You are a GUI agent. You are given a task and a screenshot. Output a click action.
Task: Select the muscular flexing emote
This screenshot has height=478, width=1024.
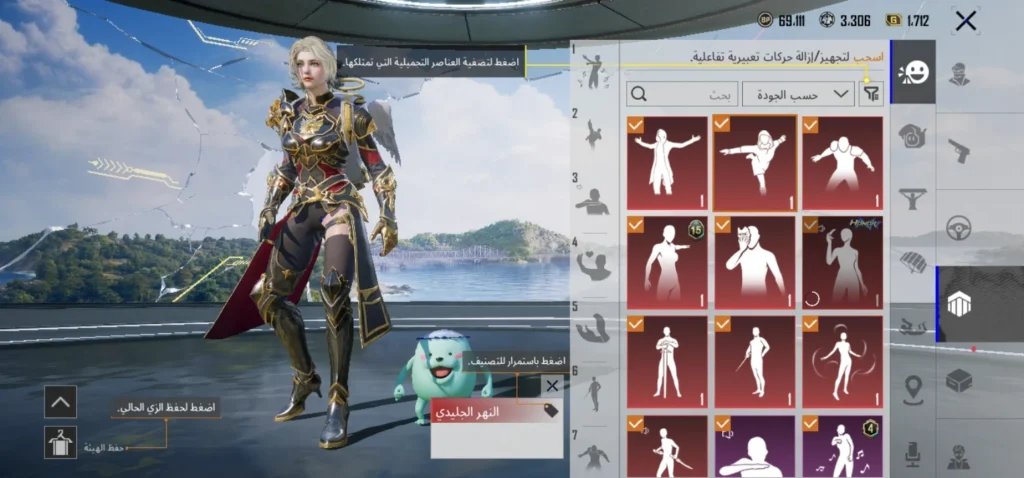pyautogui.click(x=842, y=163)
